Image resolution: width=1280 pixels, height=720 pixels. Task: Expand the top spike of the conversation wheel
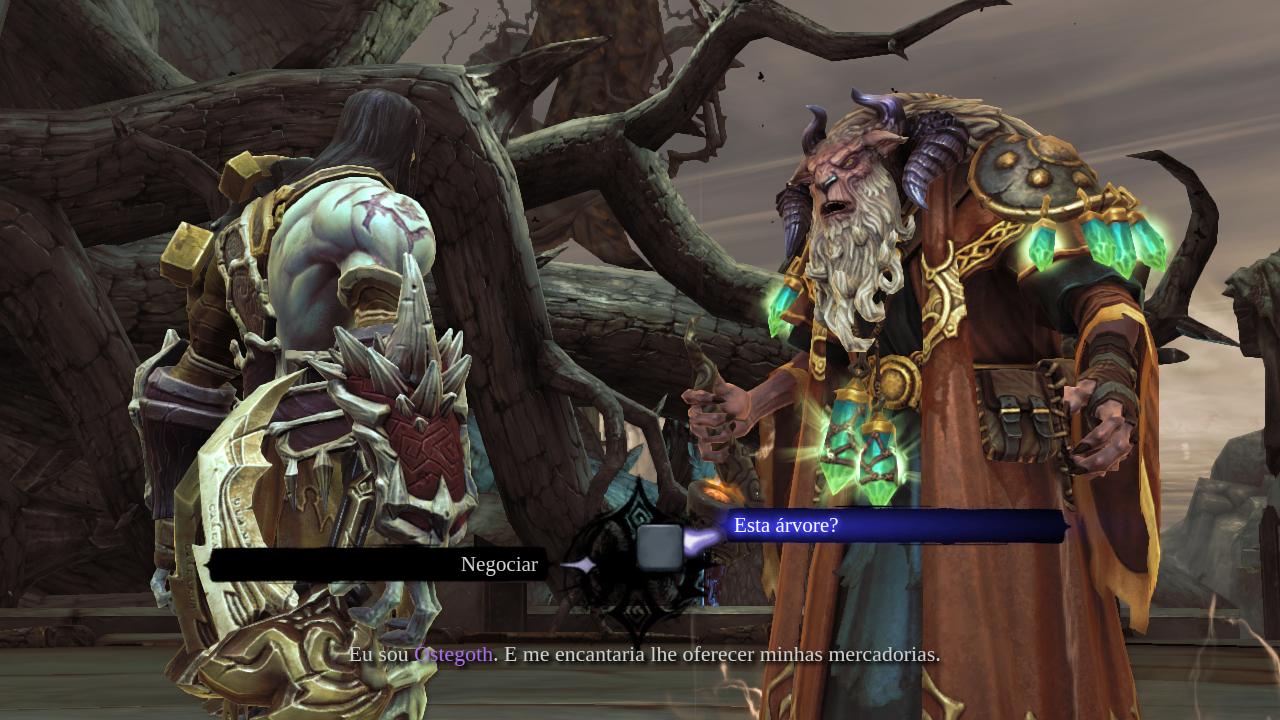point(640,482)
